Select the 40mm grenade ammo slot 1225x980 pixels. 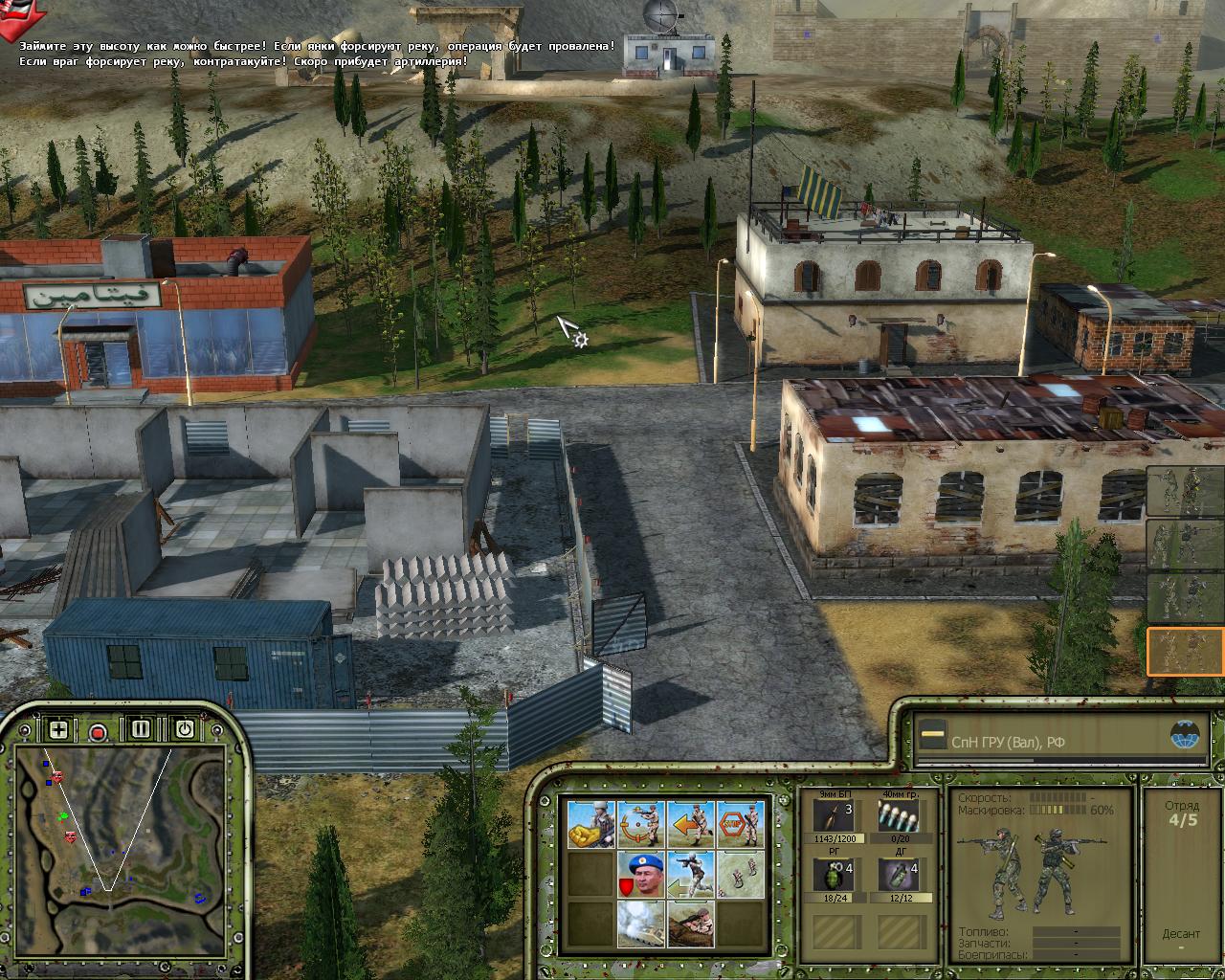(x=898, y=816)
